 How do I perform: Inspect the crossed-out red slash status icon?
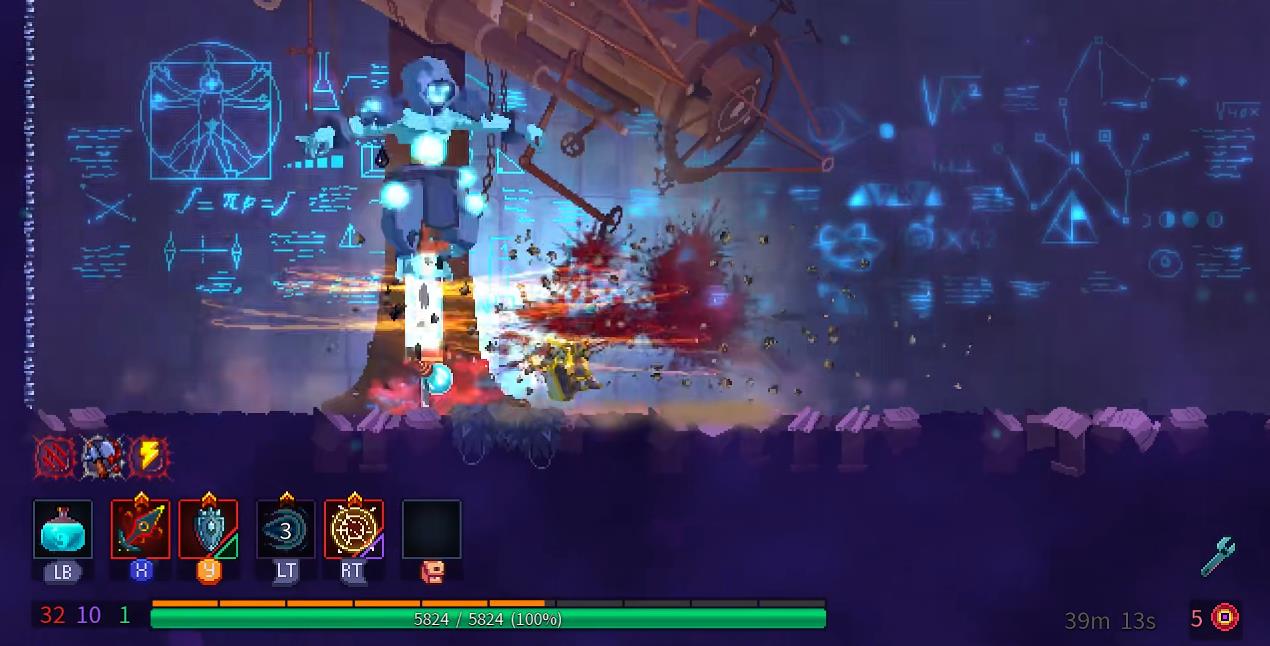point(54,458)
